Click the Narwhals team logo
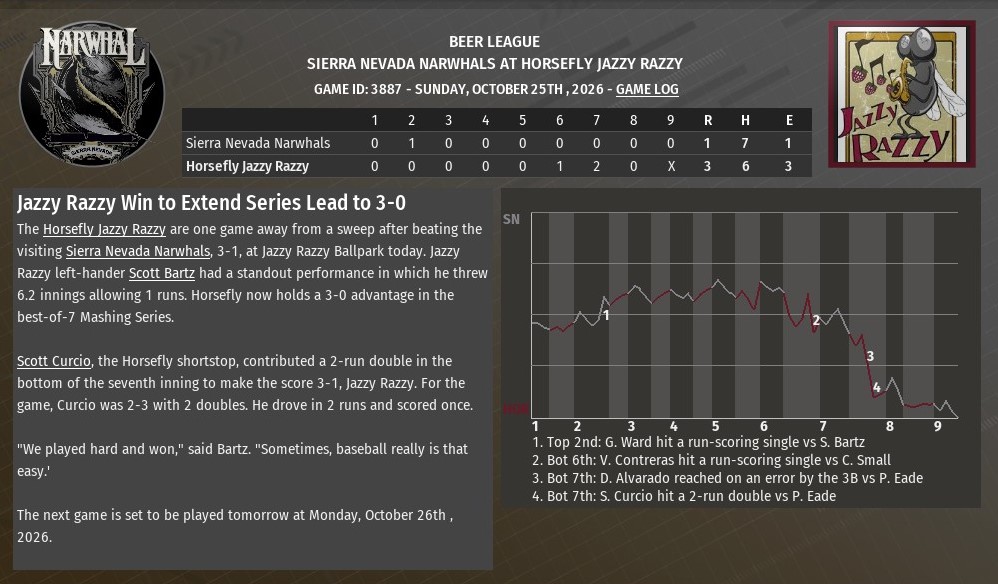This screenshot has height=584, width=998. 92,94
